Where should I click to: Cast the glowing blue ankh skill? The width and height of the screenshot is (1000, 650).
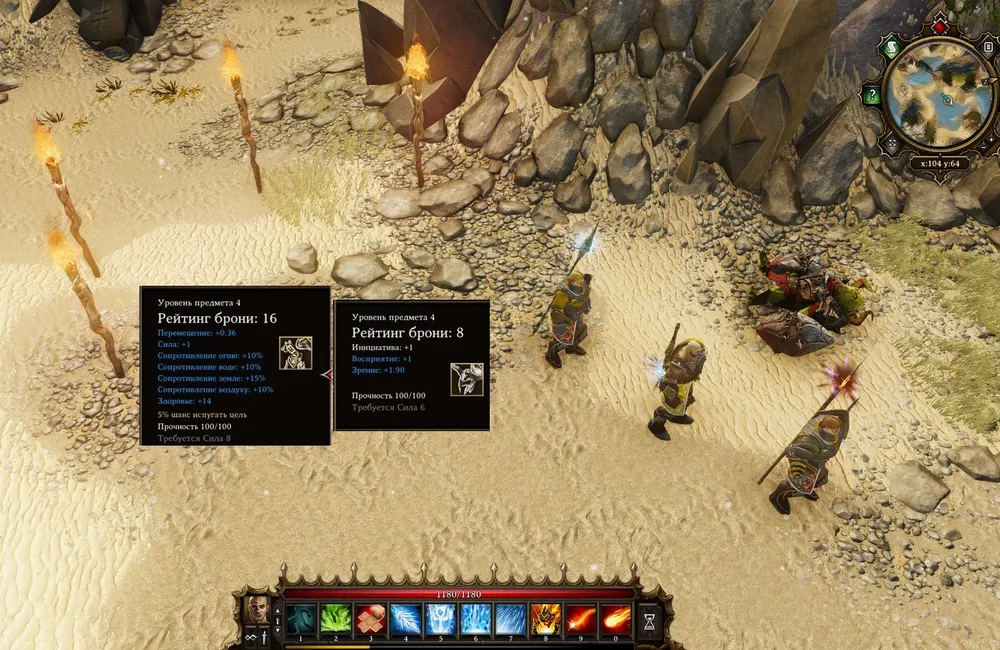click(440, 619)
